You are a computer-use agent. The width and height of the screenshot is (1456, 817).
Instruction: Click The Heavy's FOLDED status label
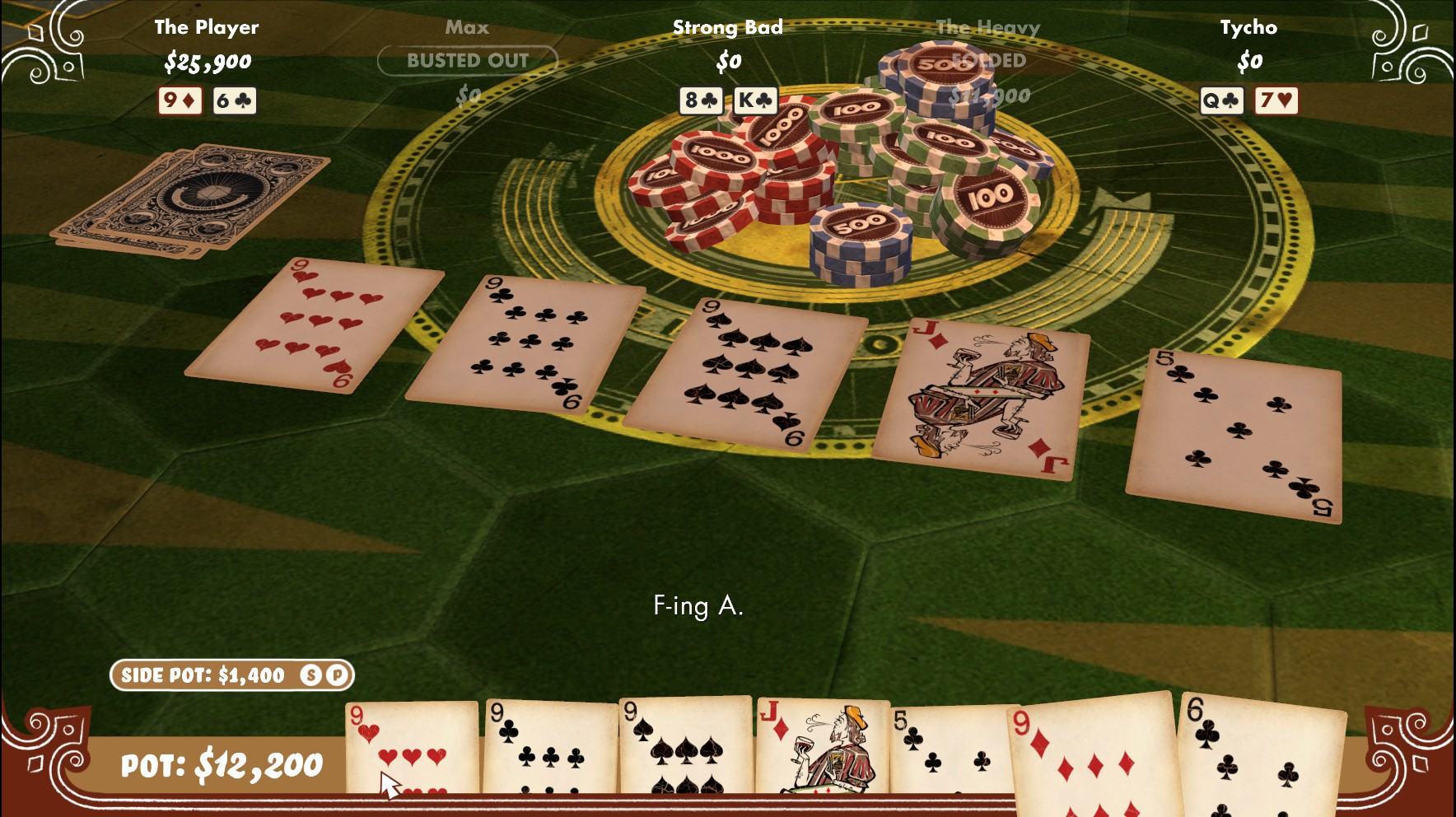coord(987,60)
